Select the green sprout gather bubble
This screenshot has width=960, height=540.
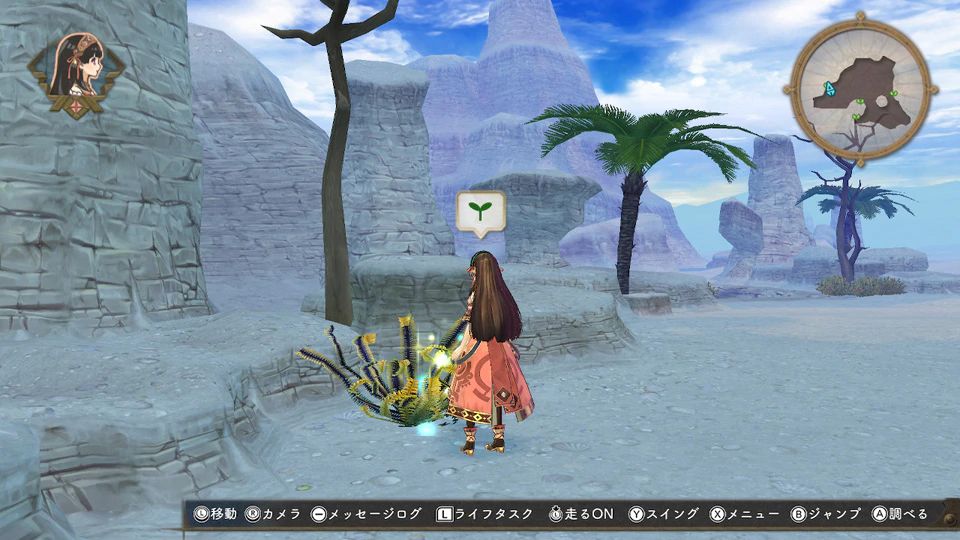[x=481, y=210]
